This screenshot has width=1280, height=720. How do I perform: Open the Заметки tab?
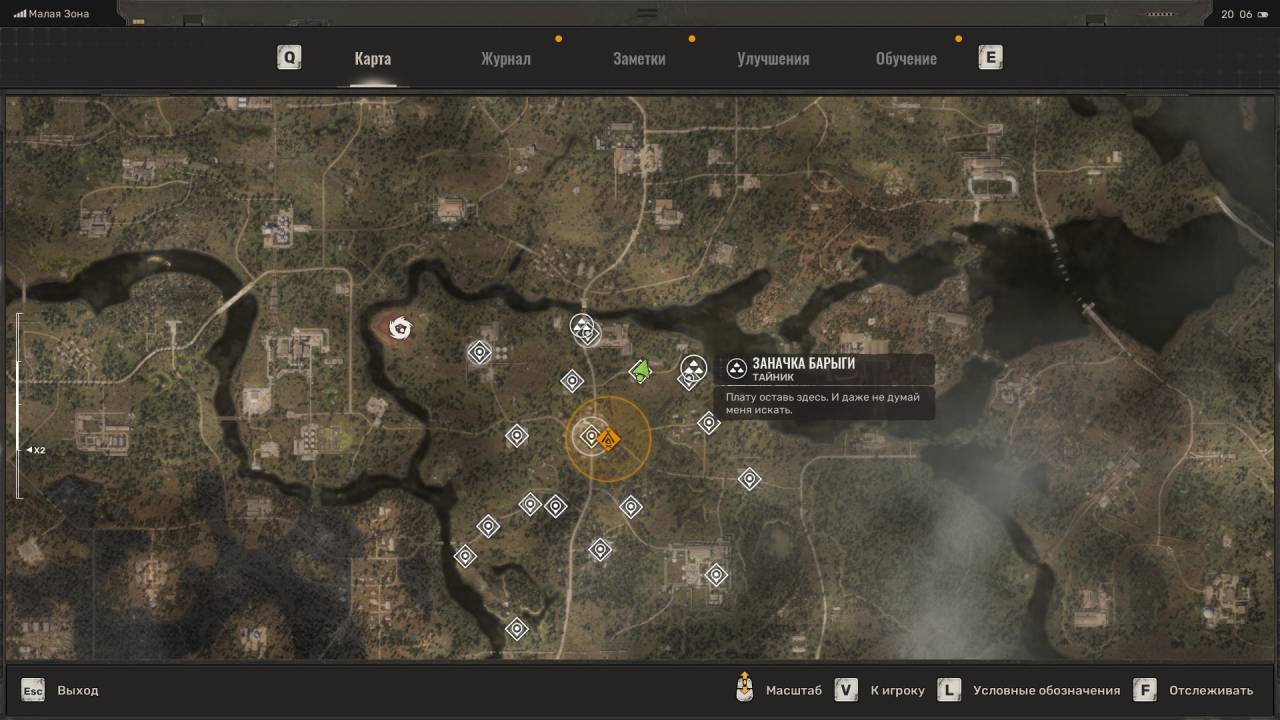click(x=639, y=58)
